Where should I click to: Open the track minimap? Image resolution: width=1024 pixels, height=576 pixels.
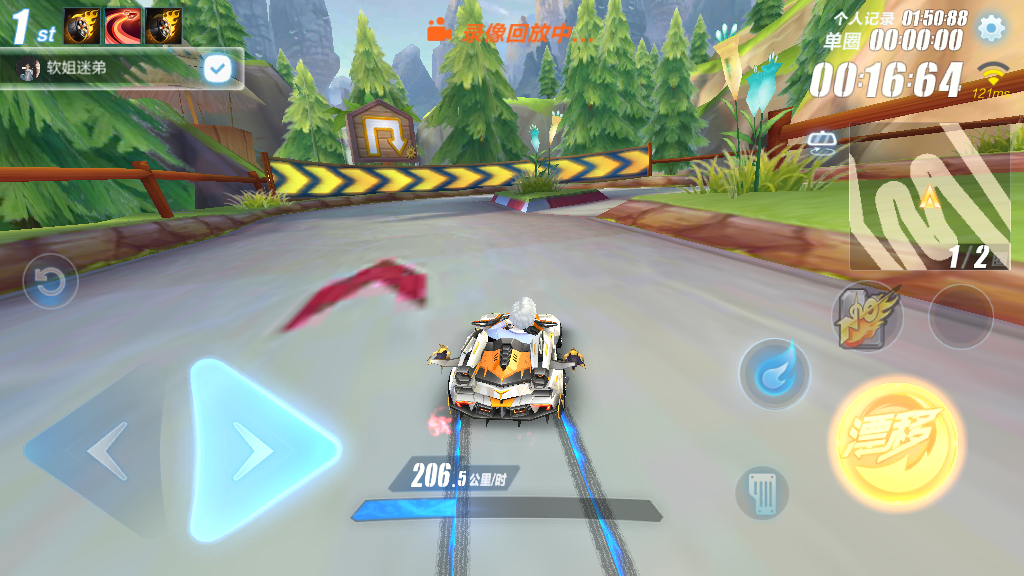pos(928,198)
